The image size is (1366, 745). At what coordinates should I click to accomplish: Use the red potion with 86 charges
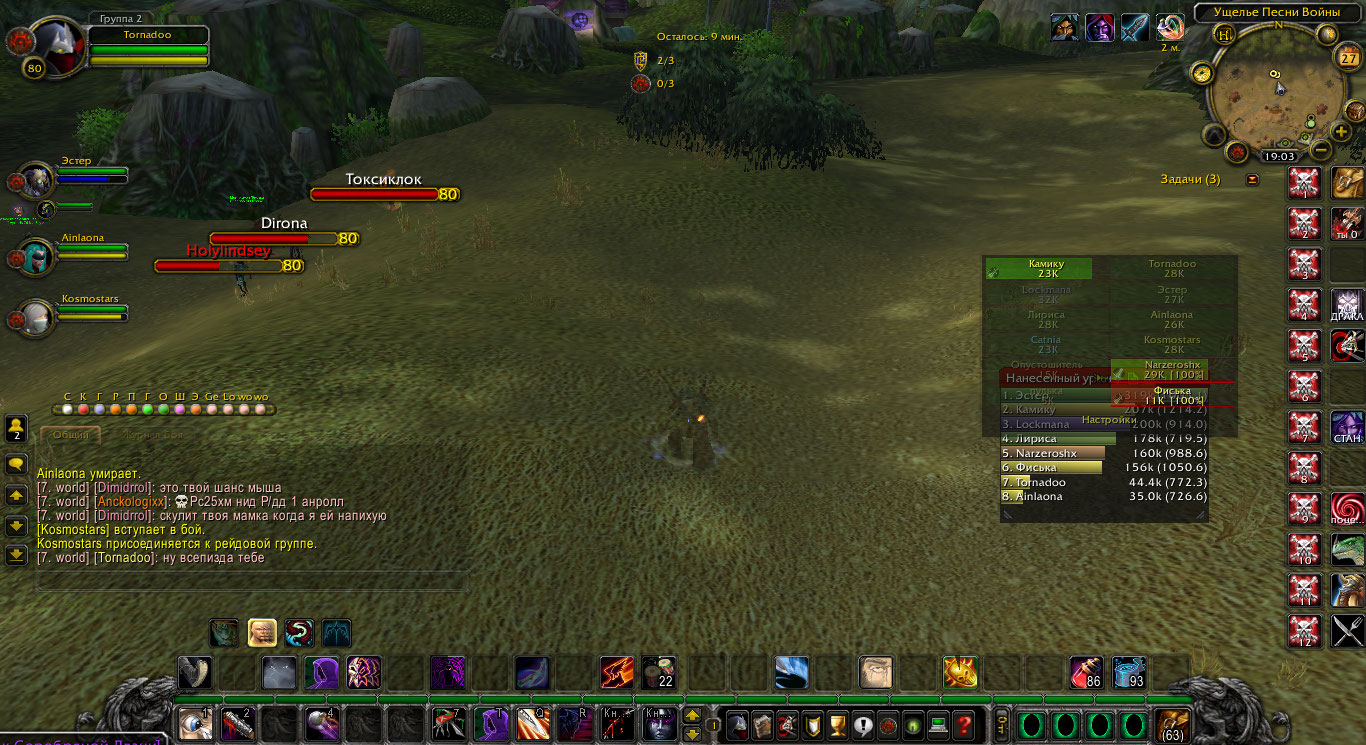pos(1086,672)
